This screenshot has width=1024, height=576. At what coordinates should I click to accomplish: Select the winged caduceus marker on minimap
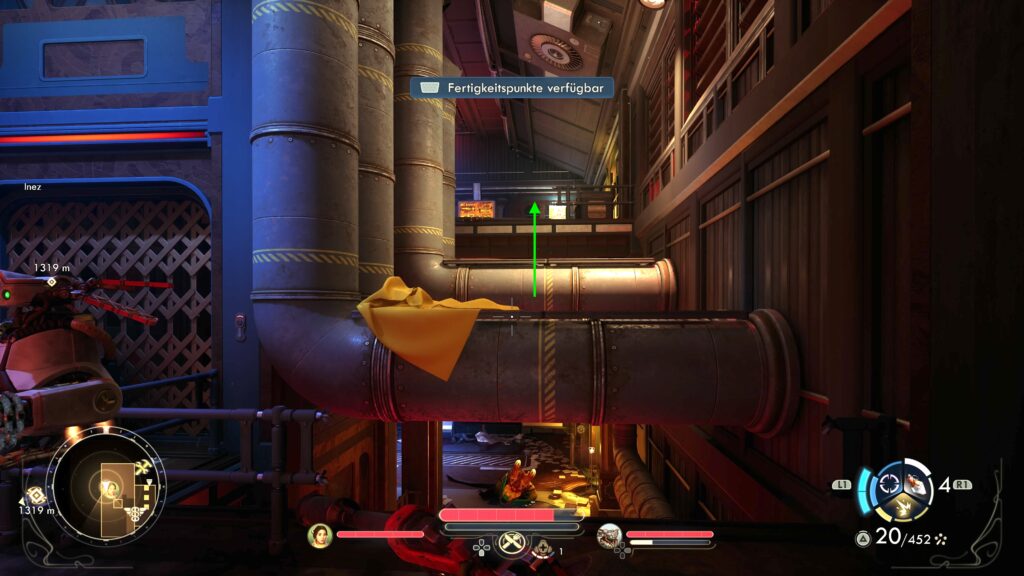pos(136,513)
